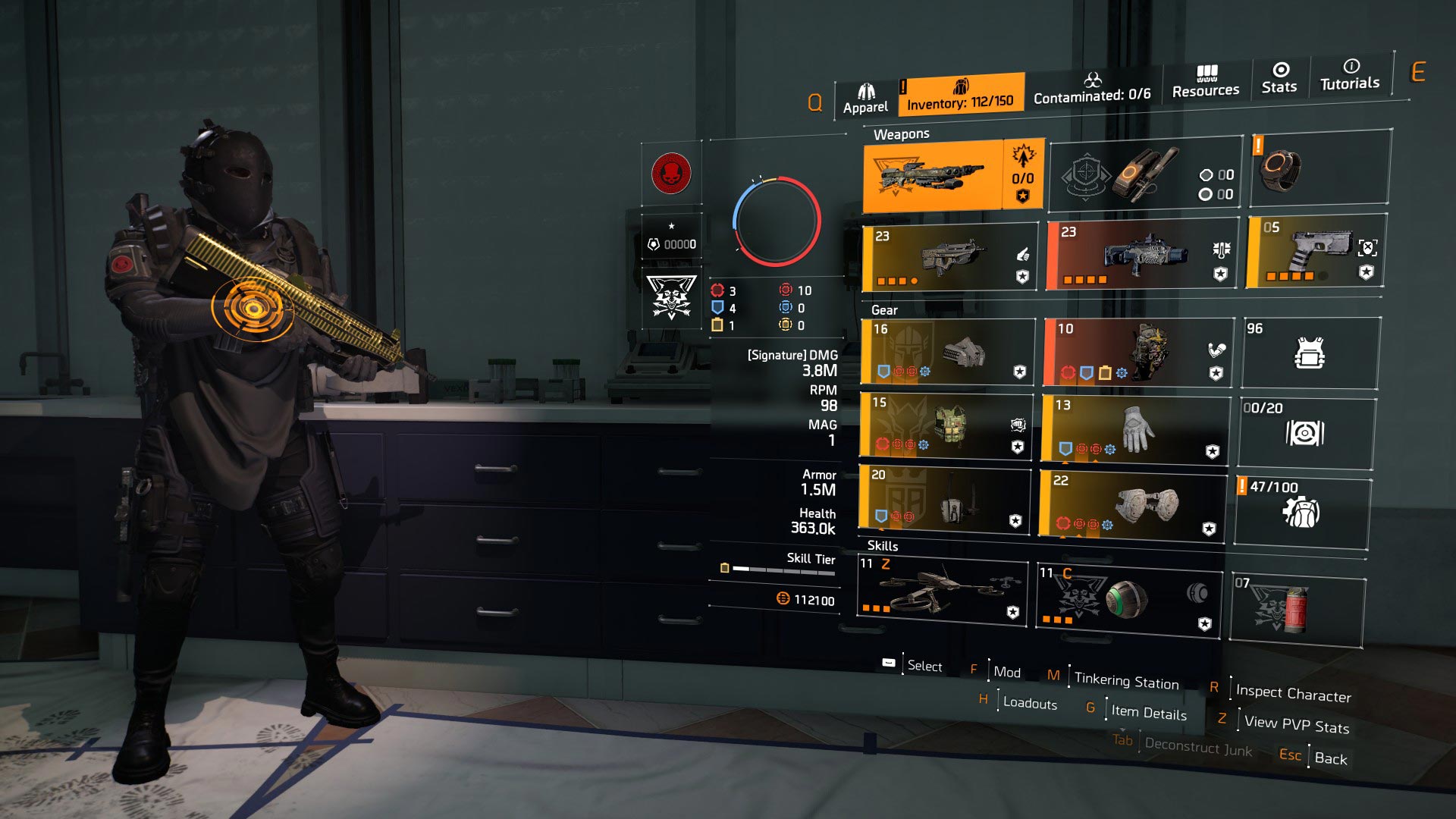Open the armor kit slot showing 96
Image resolution: width=1456 pixels, height=819 pixels.
(1310, 353)
